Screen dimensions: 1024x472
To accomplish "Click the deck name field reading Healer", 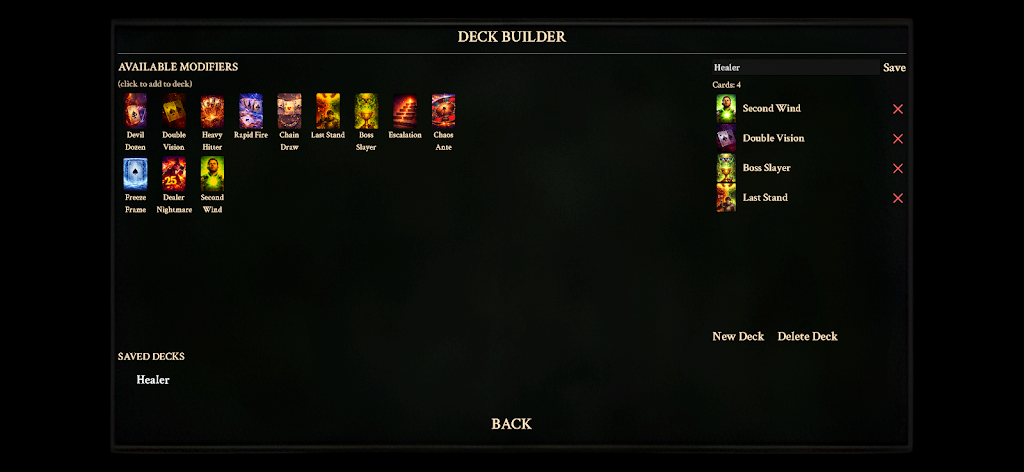I will (794, 67).
